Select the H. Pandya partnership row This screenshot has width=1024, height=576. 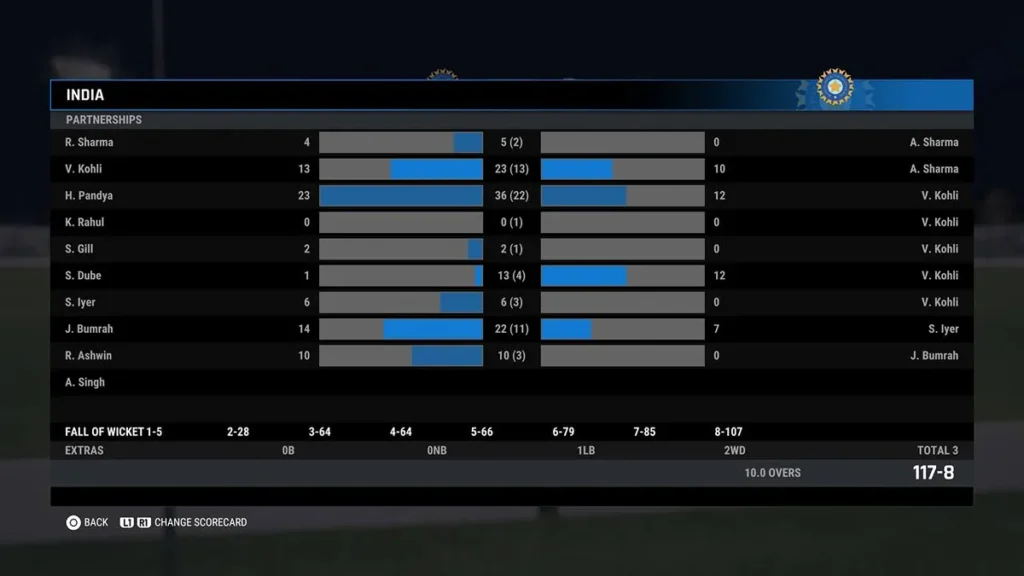511,196
